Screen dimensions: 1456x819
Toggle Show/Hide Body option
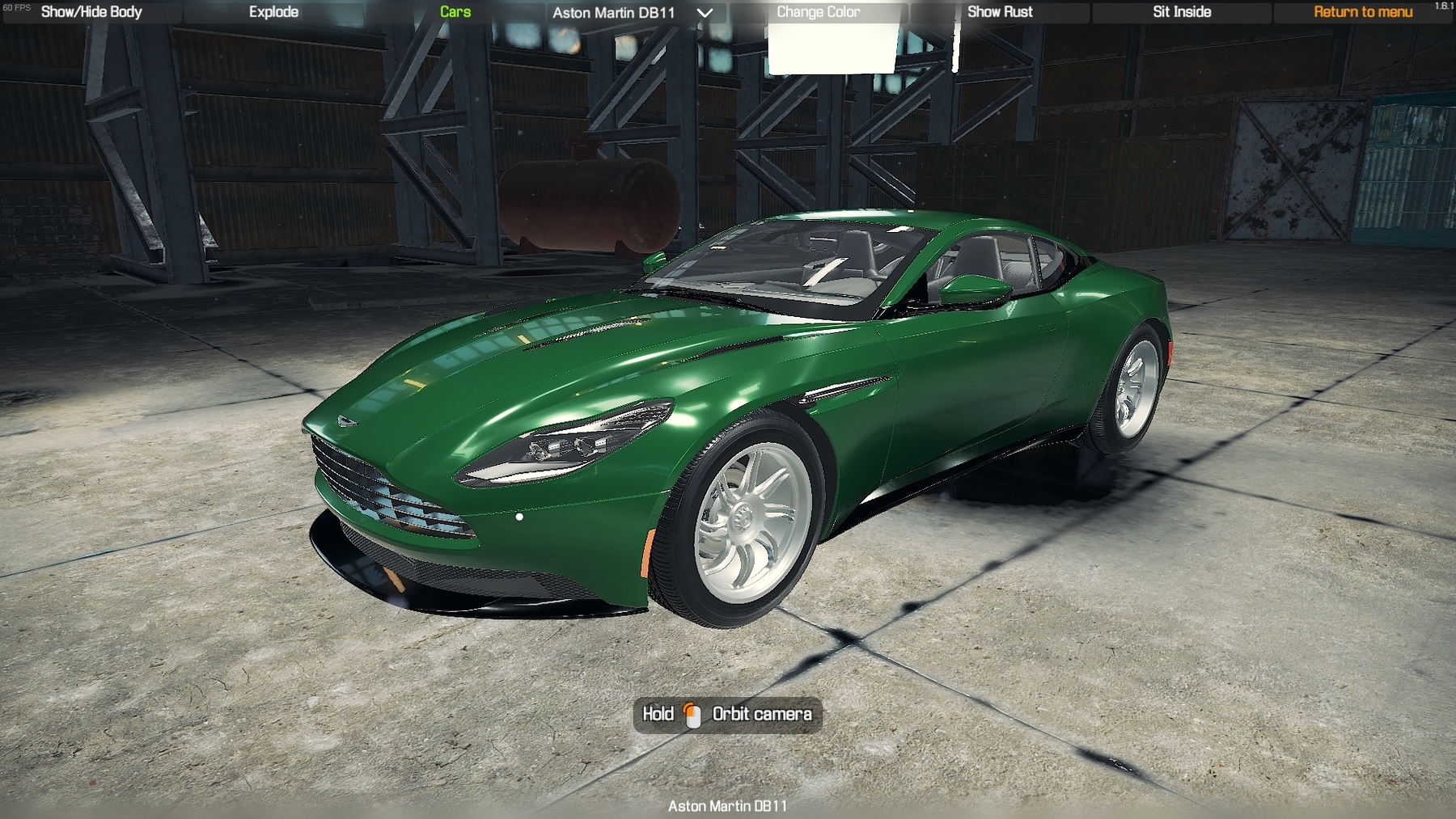click(x=91, y=12)
